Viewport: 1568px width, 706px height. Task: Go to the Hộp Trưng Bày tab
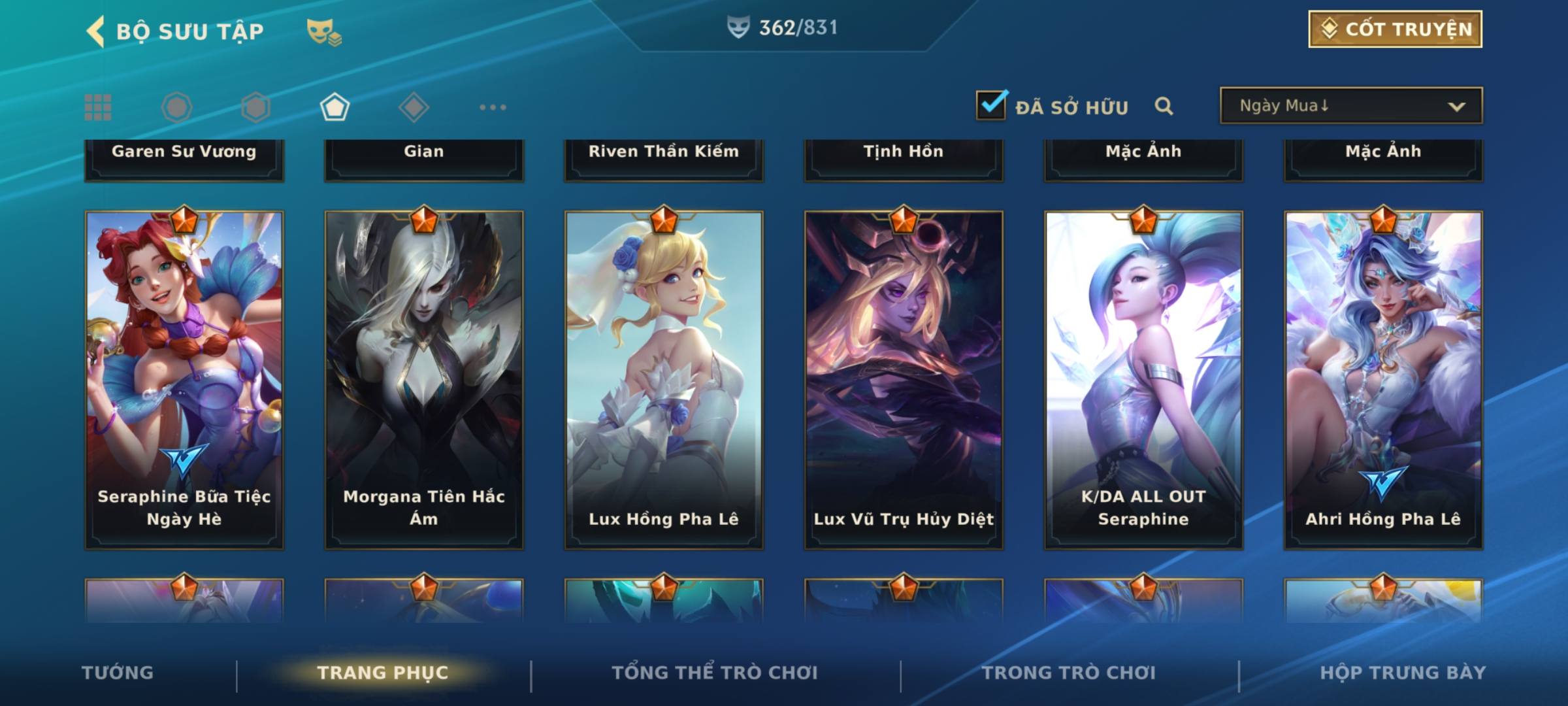point(1403,673)
